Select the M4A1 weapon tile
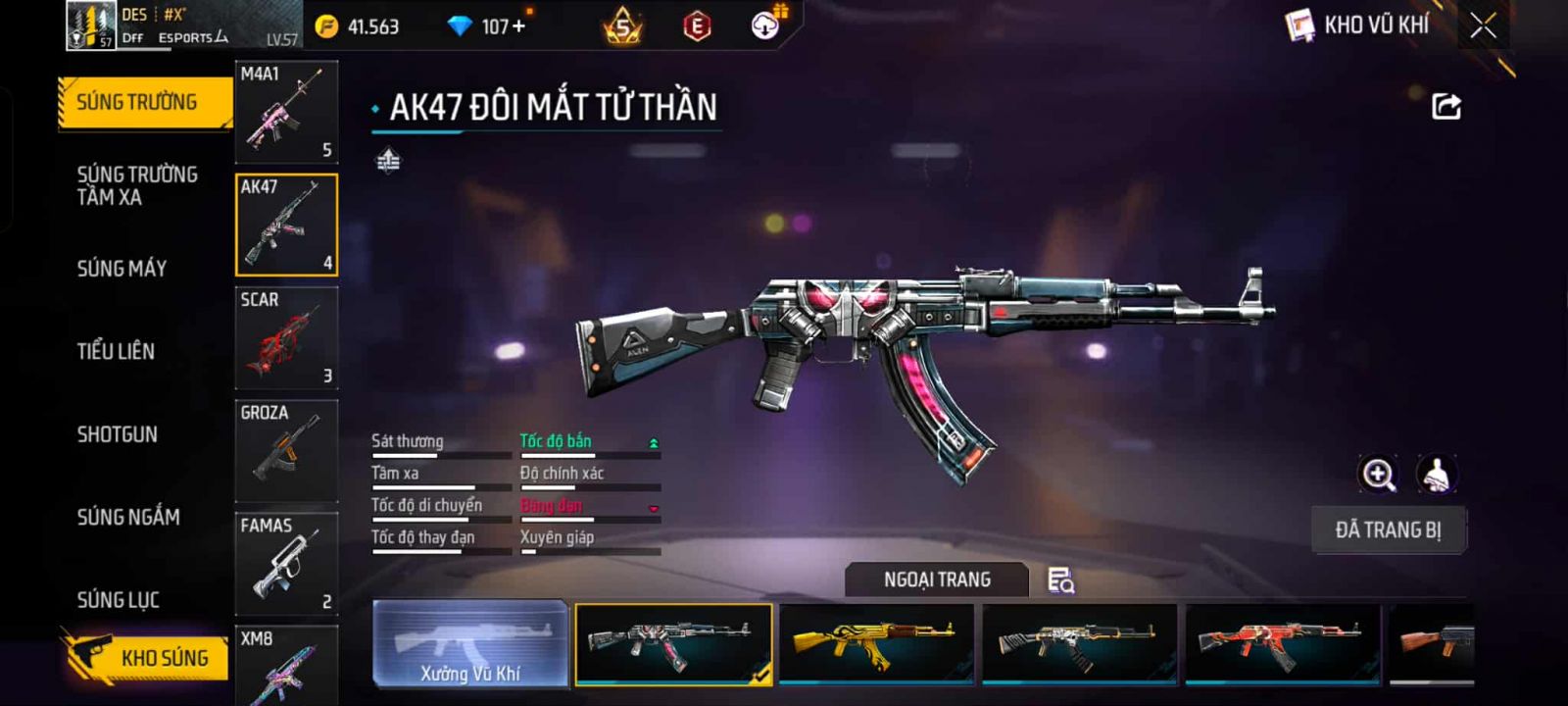The width and height of the screenshot is (1568, 706). click(x=286, y=111)
